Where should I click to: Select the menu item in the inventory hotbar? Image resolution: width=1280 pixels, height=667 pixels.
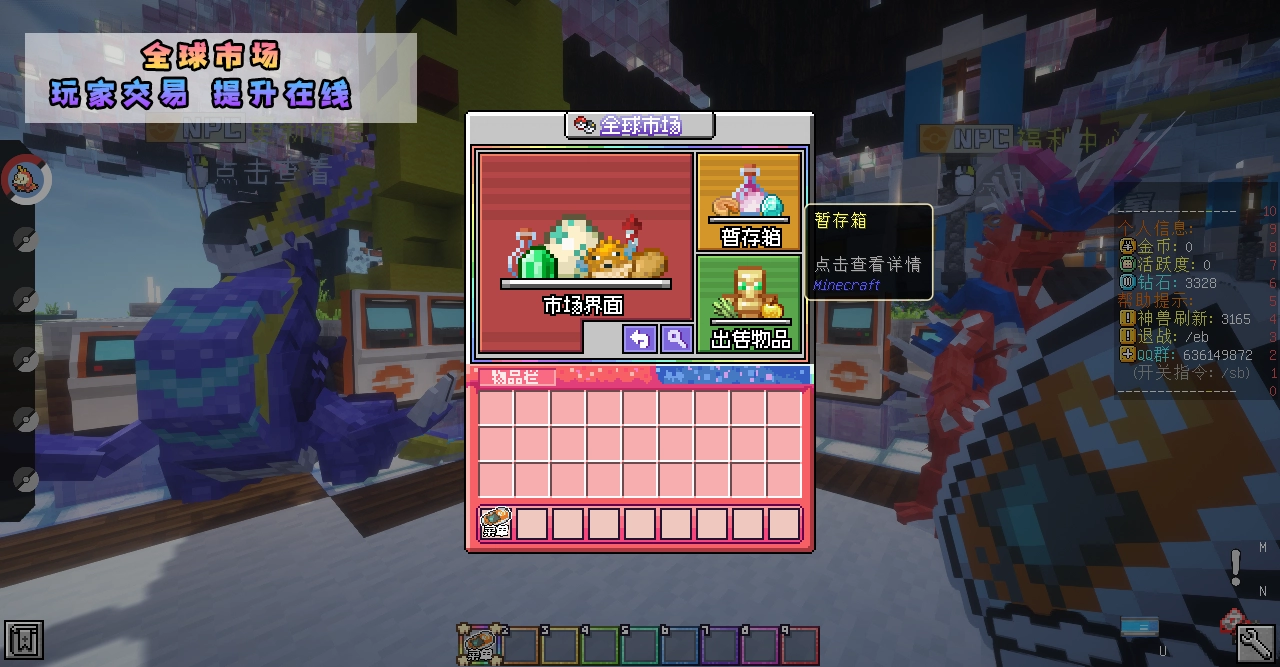(496, 523)
